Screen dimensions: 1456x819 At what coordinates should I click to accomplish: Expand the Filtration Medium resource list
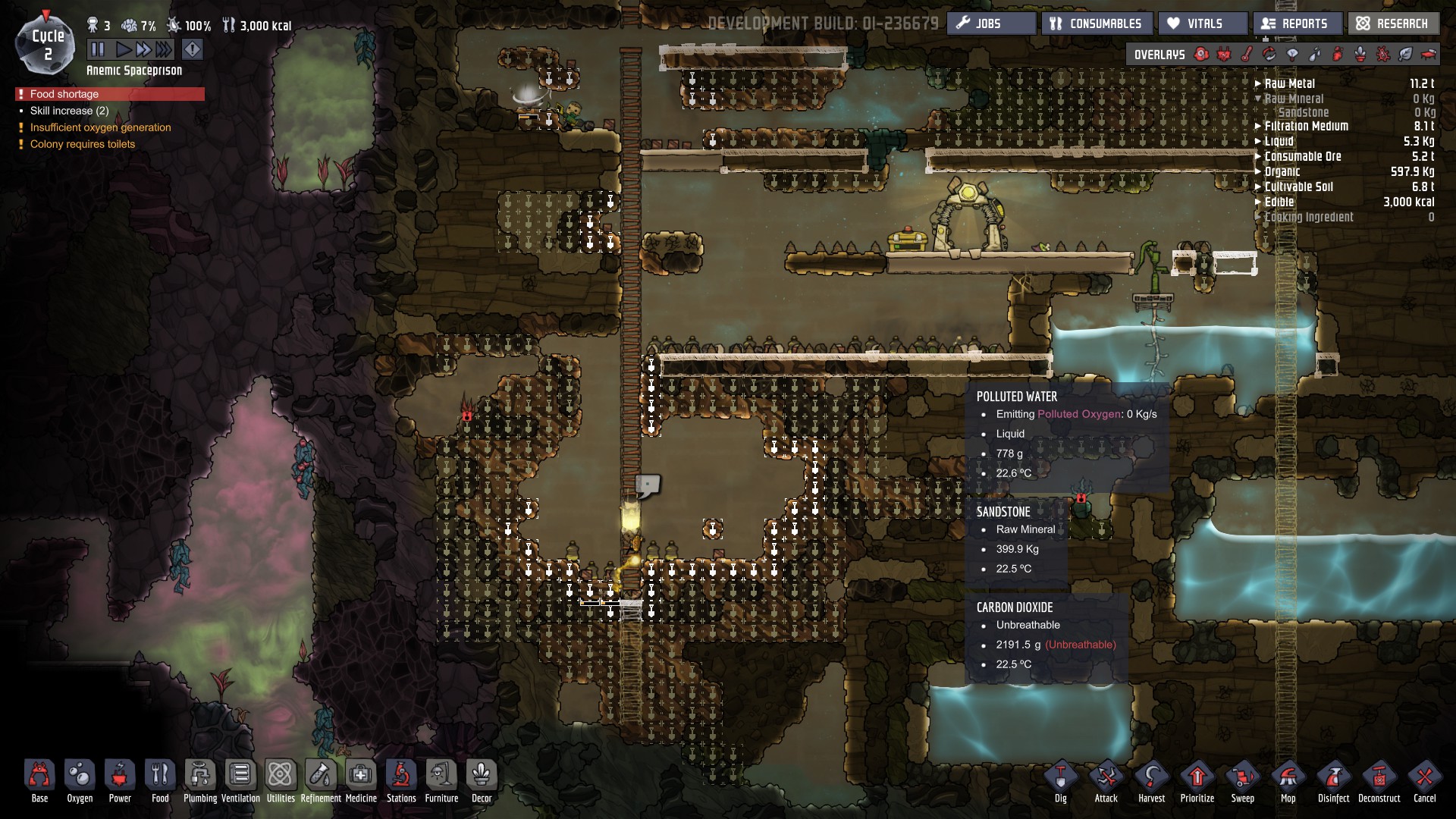tap(1306, 126)
